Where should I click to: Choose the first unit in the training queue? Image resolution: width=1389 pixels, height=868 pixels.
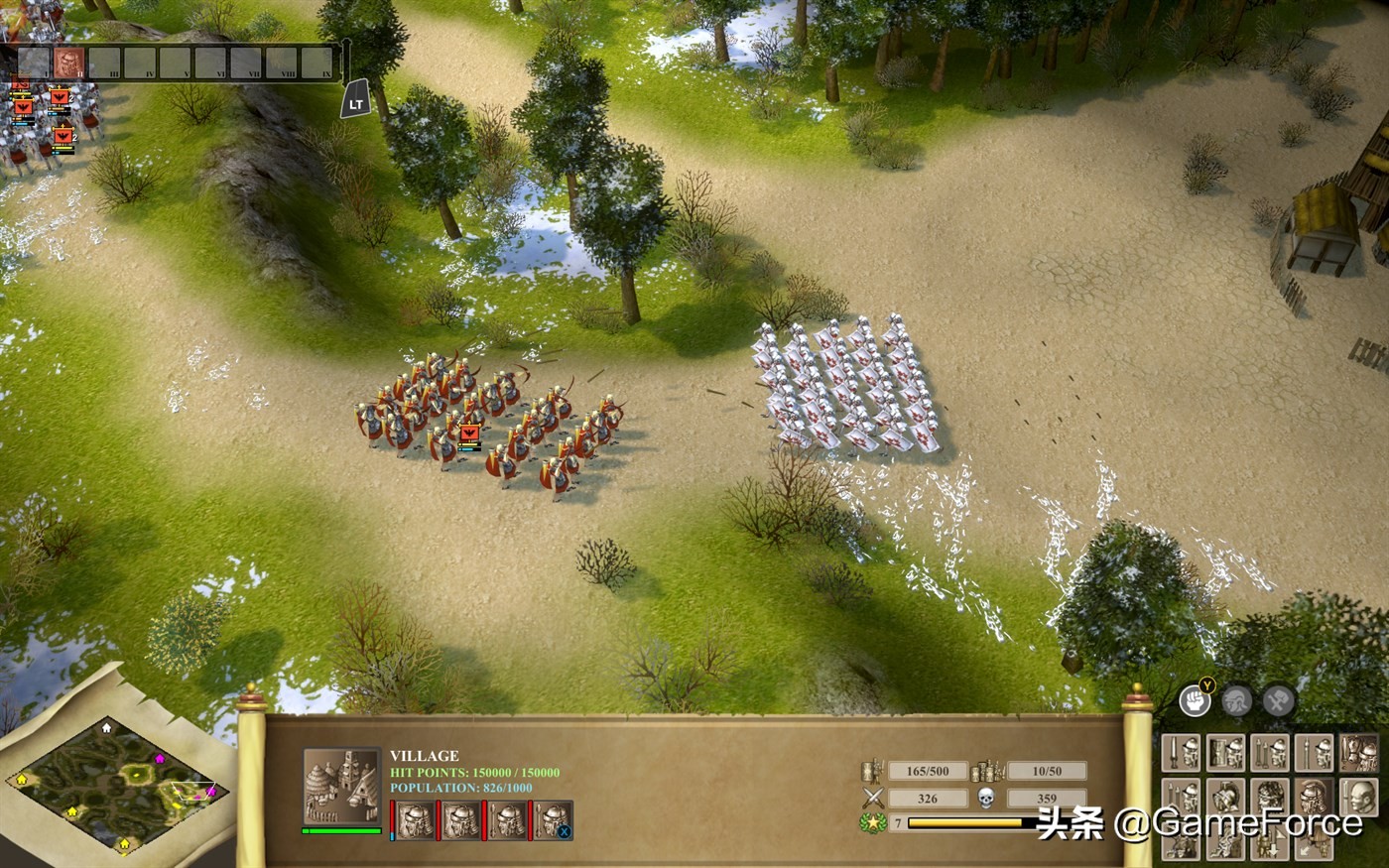pos(415,821)
